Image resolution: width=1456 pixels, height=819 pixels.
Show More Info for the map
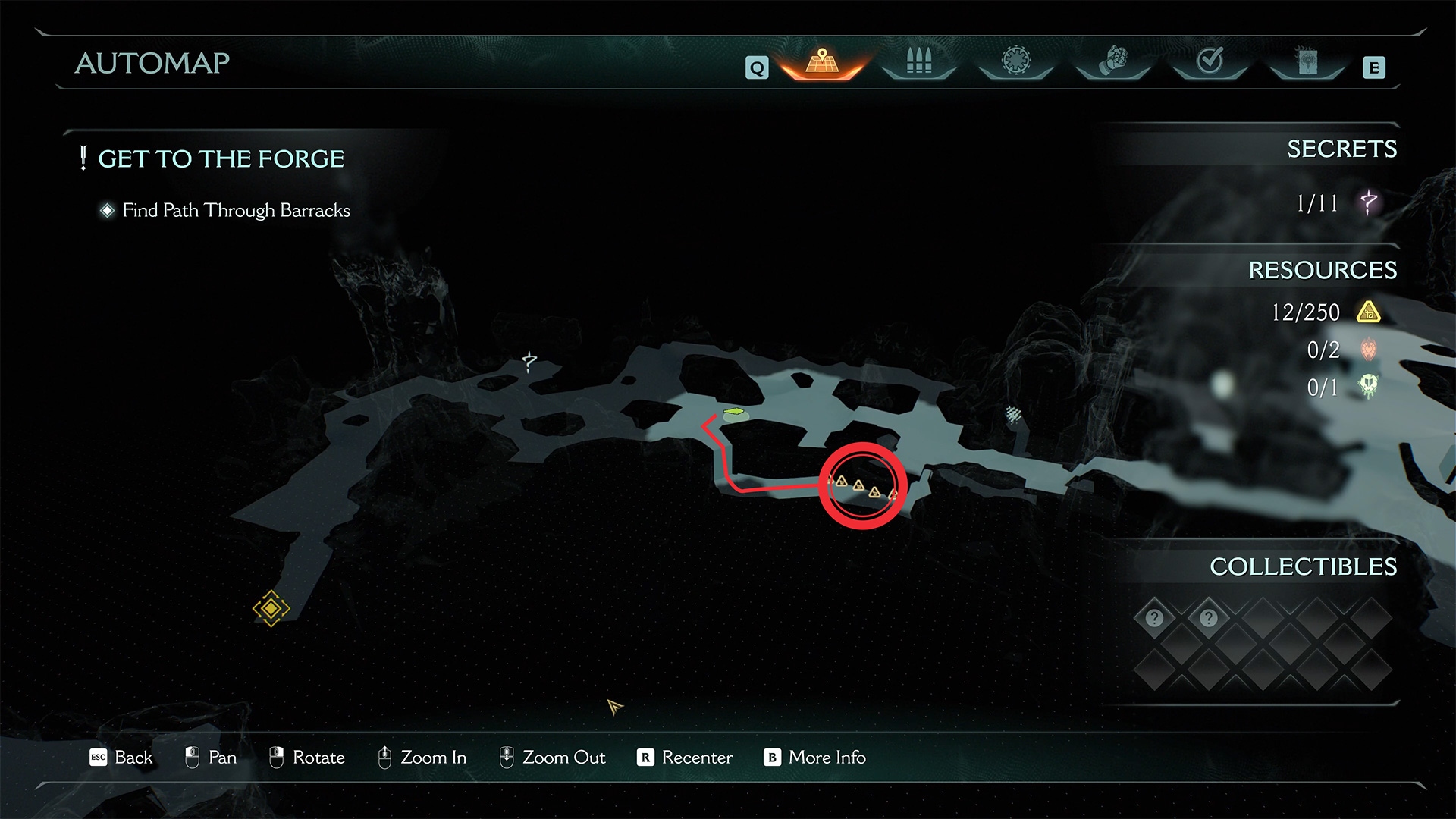815,758
